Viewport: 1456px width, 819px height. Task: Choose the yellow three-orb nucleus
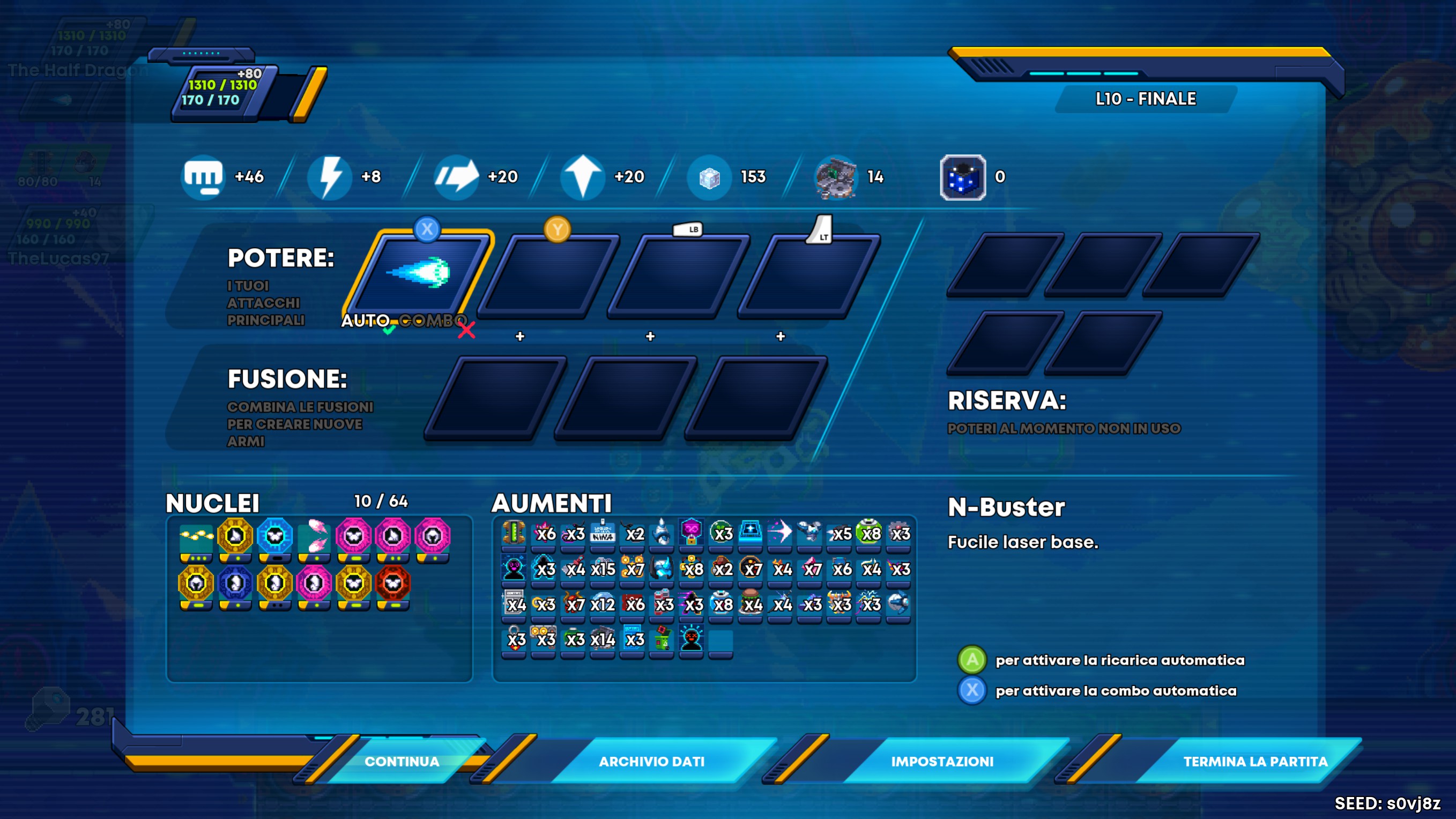[x=196, y=535]
